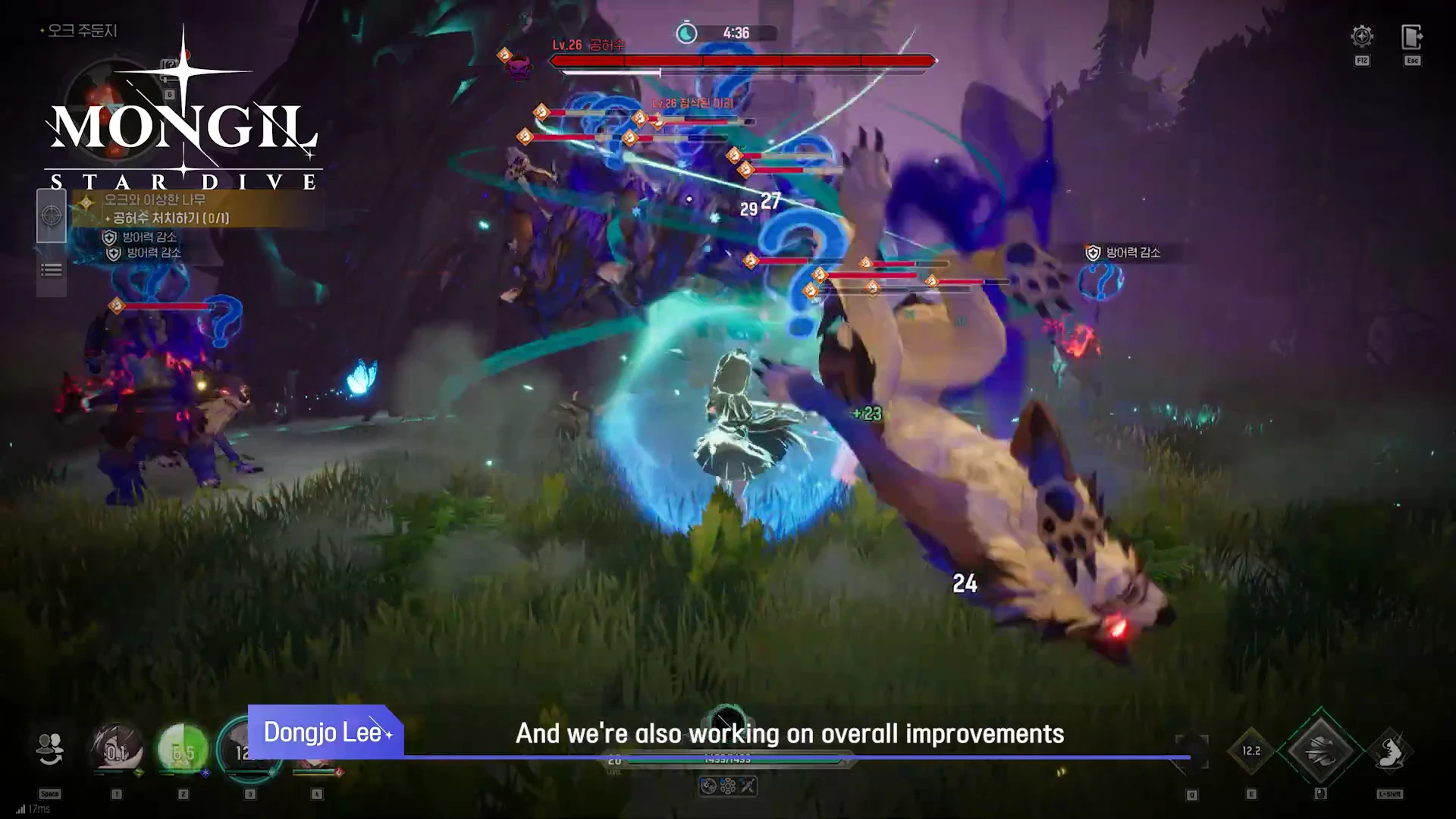Image resolution: width=1456 pixels, height=819 pixels.
Task: Click the boss demon face icon
Action: click(x=519, y=67)
